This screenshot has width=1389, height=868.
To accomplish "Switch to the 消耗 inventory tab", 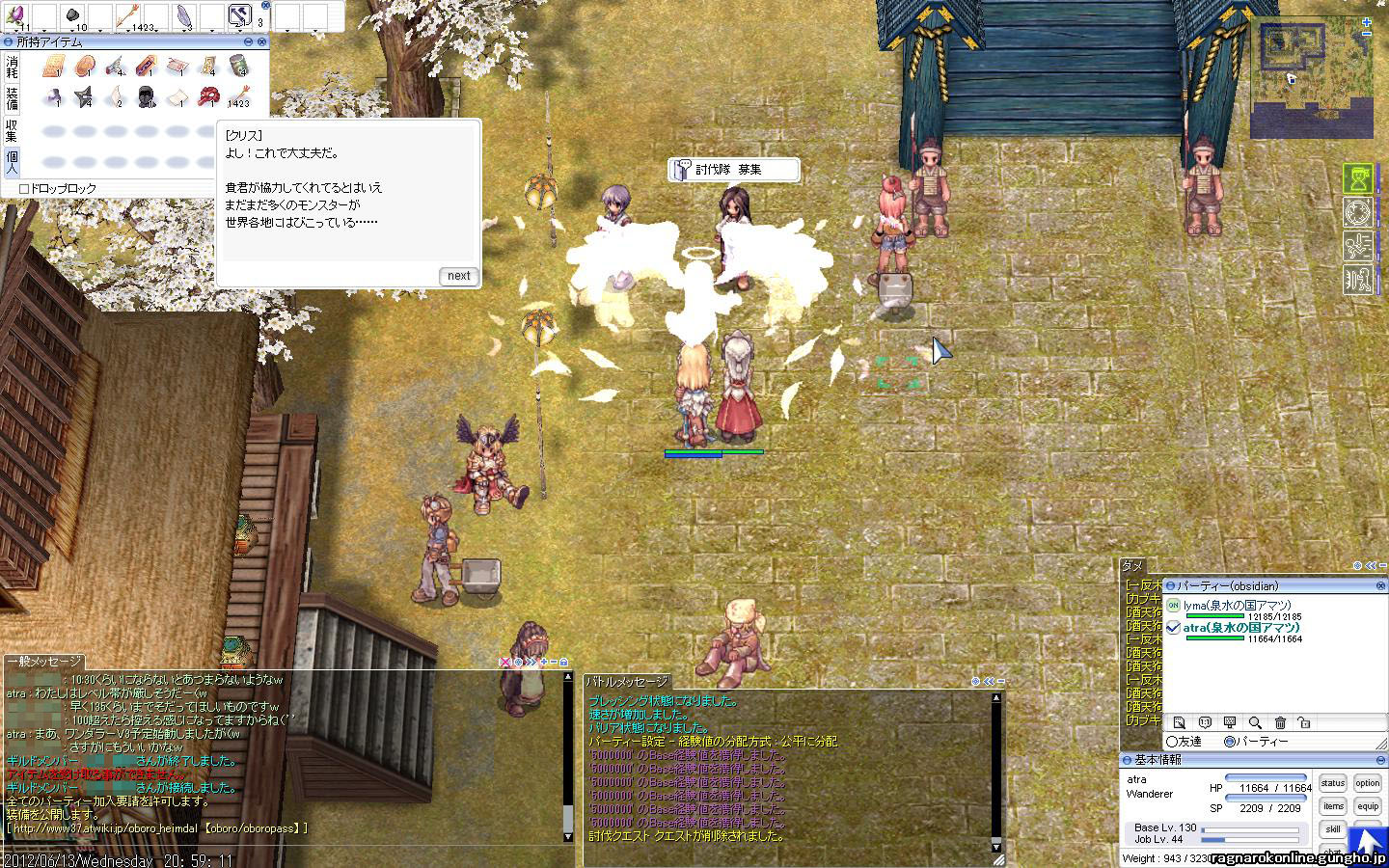I will [x=12, y=67].
